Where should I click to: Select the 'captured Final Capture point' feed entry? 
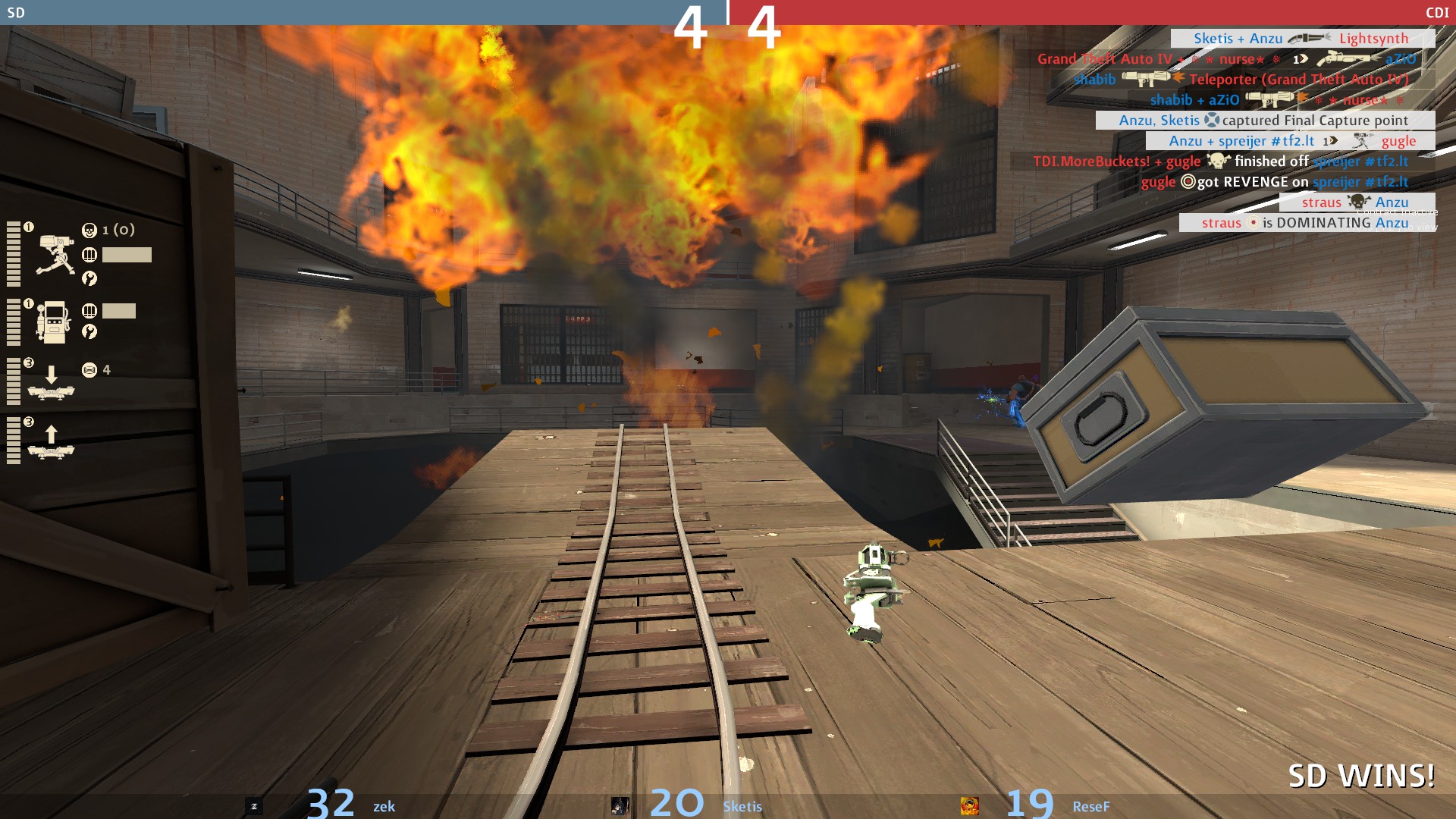(1264, 121)
